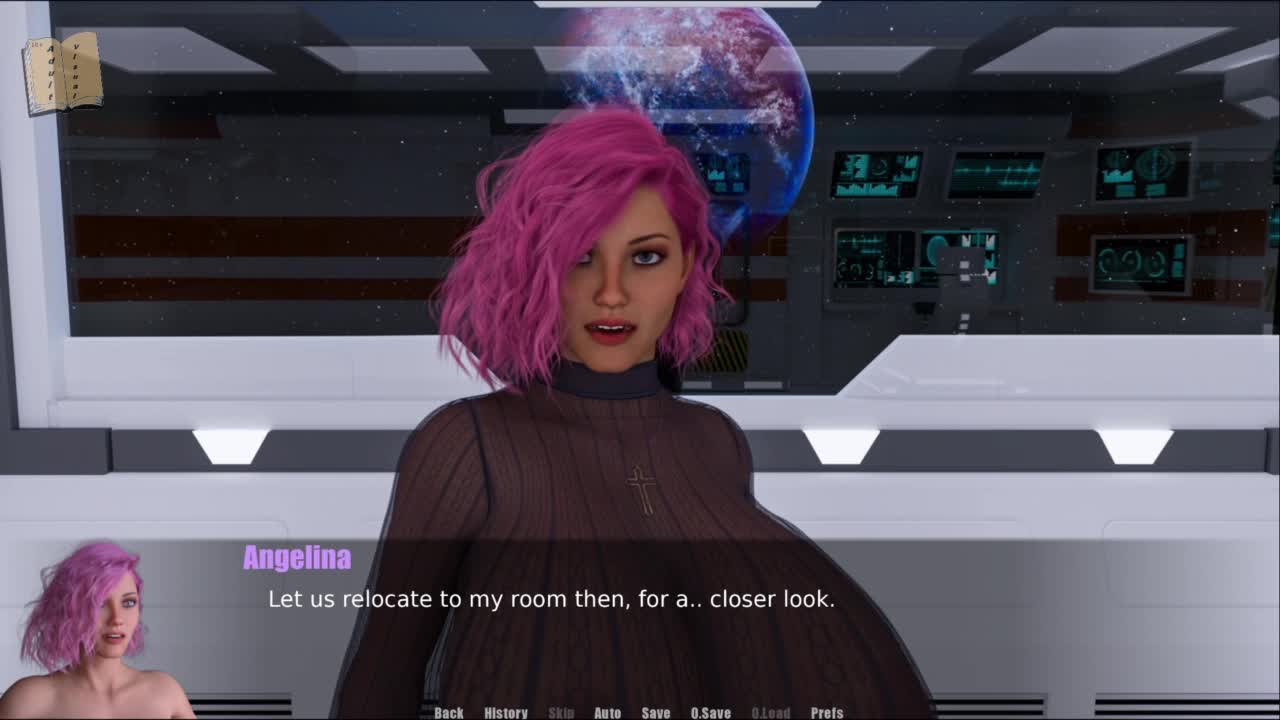
Task: Open the book icon in the corner
Action: tap(62, 72)
